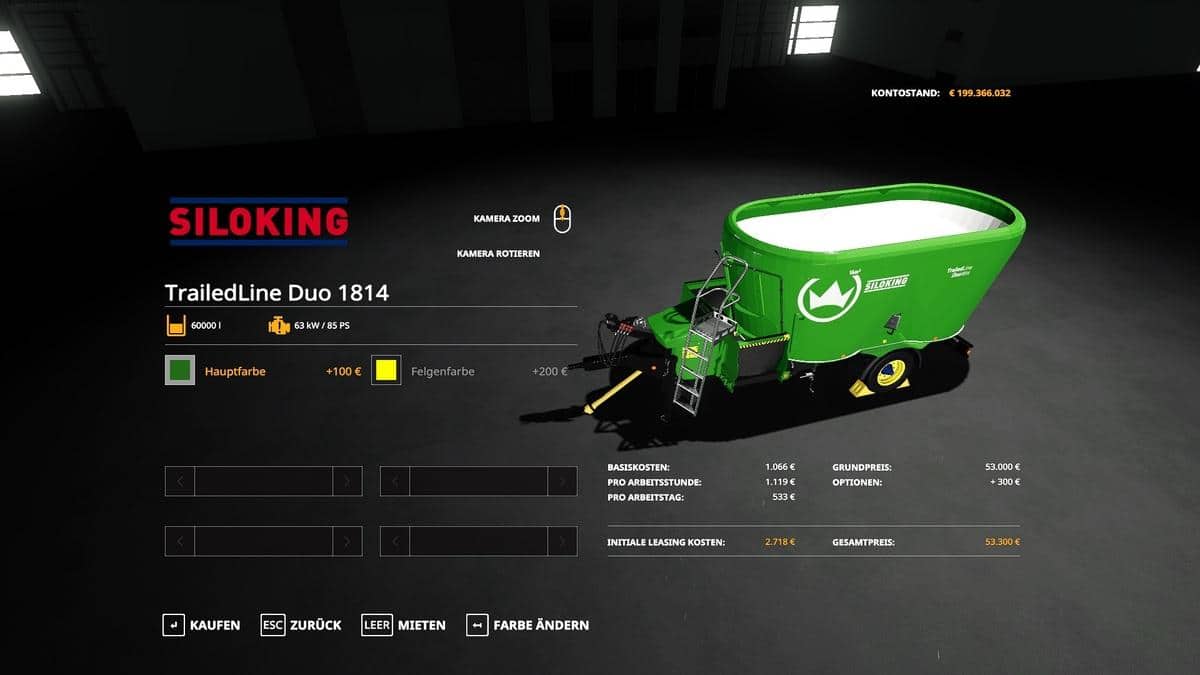Viewport: 1200px width, 675px height.
Task: Lease the vehicle via Mieten
Action: pos(404,625)
